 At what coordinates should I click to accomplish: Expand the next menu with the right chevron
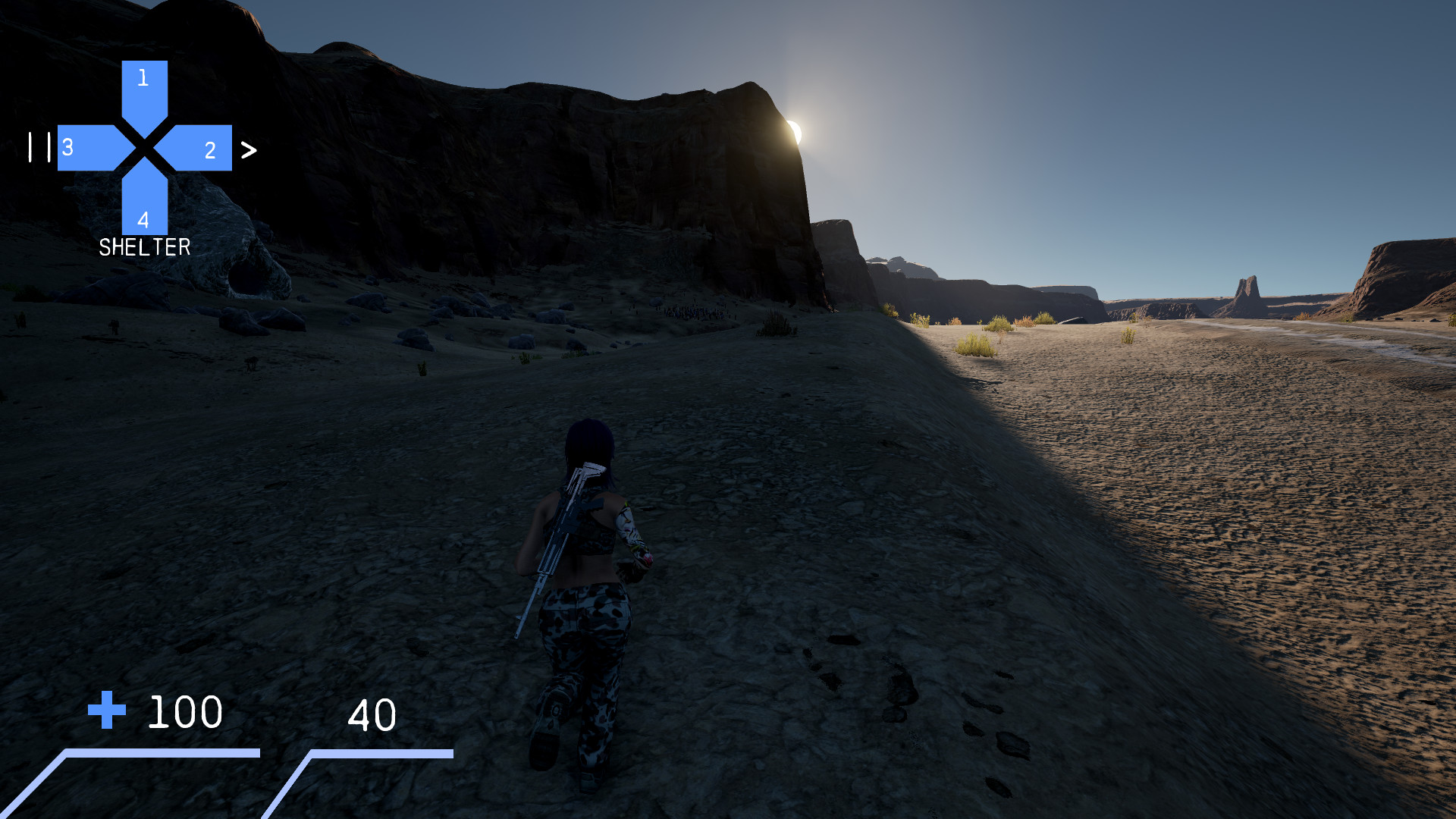coord(248,150)
